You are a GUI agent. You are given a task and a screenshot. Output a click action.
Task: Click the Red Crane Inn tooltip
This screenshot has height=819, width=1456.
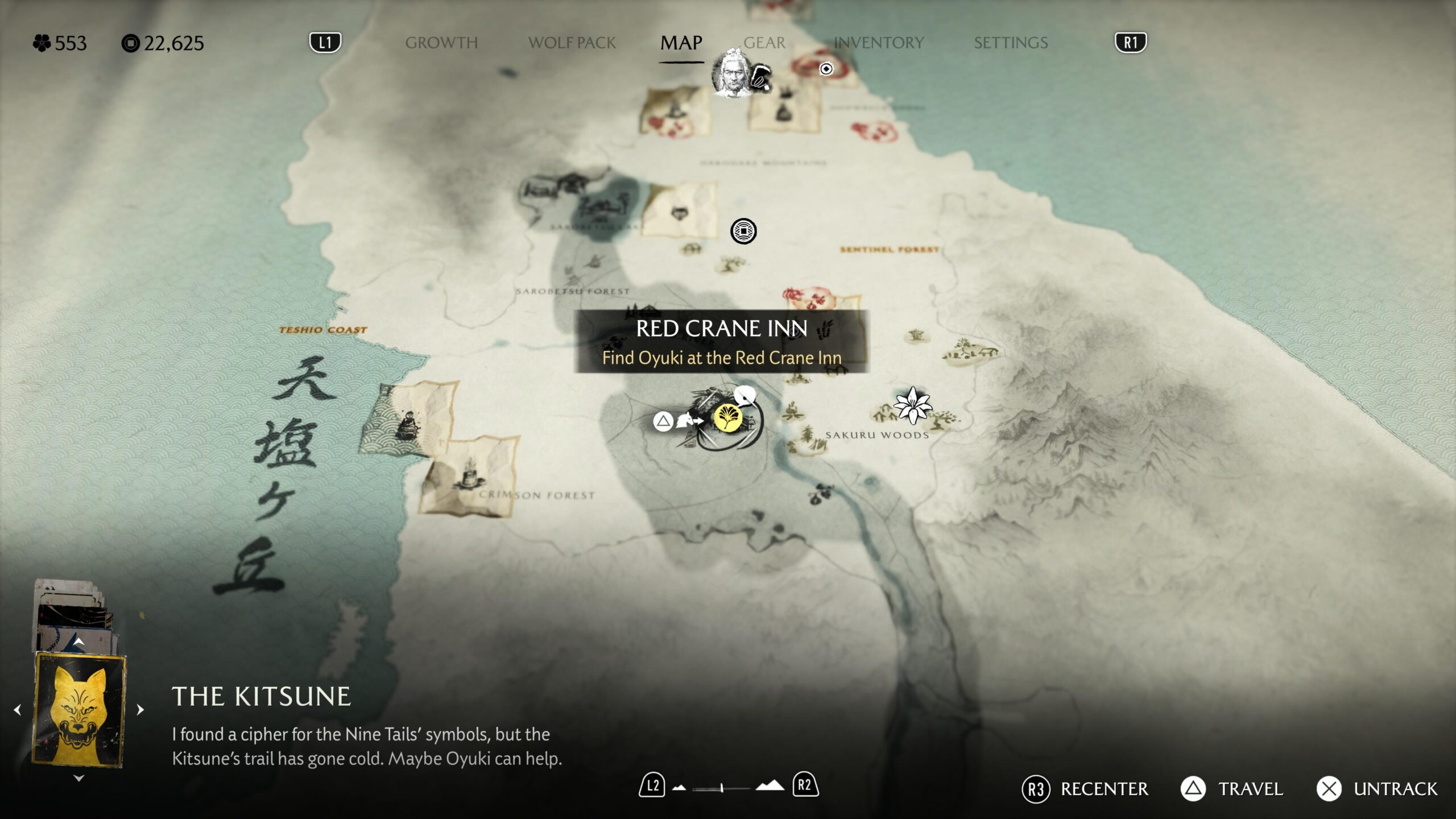[722, 342]
